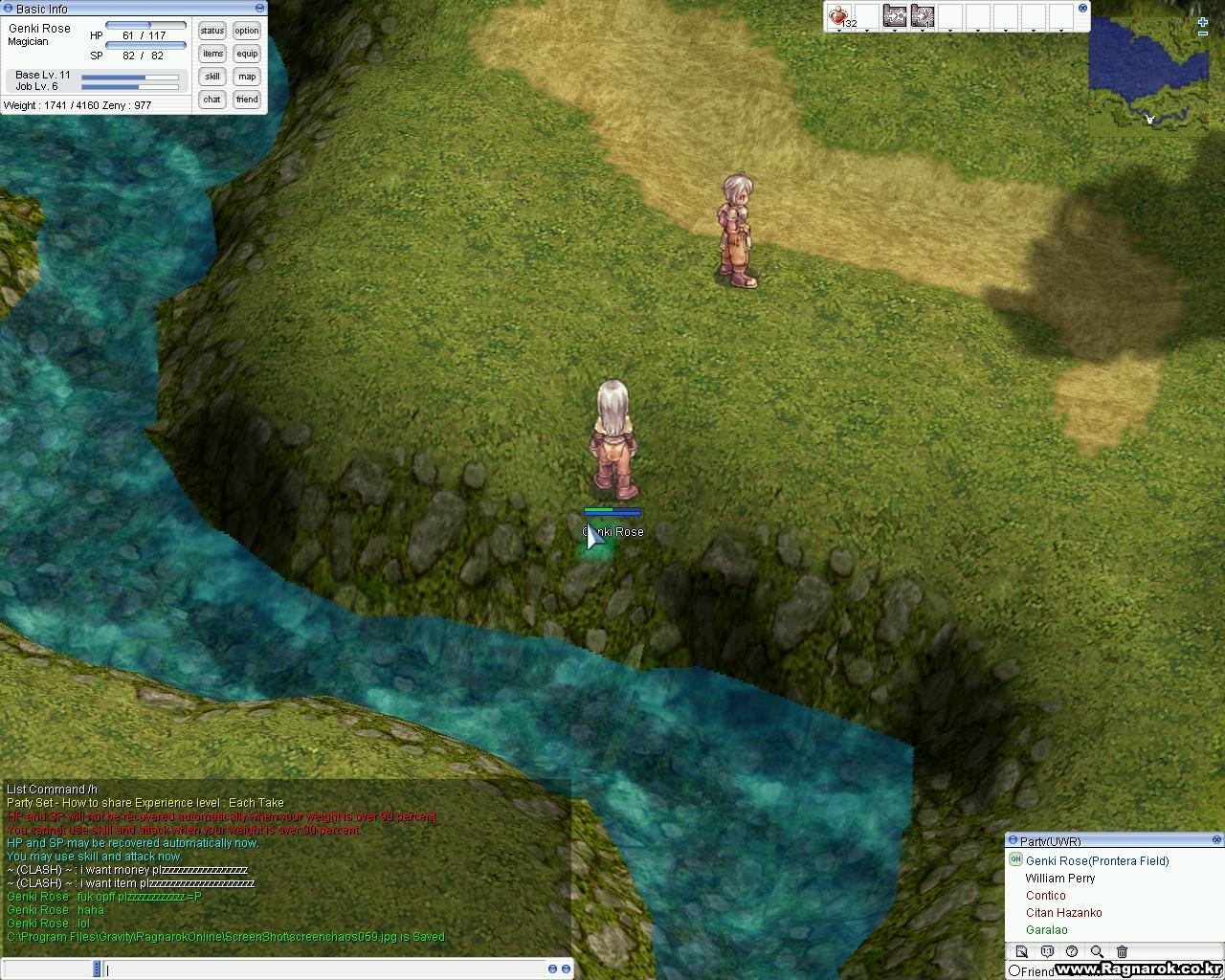
Task: Click the trash can icon in Party window
Action: [x=1122, y=952]
